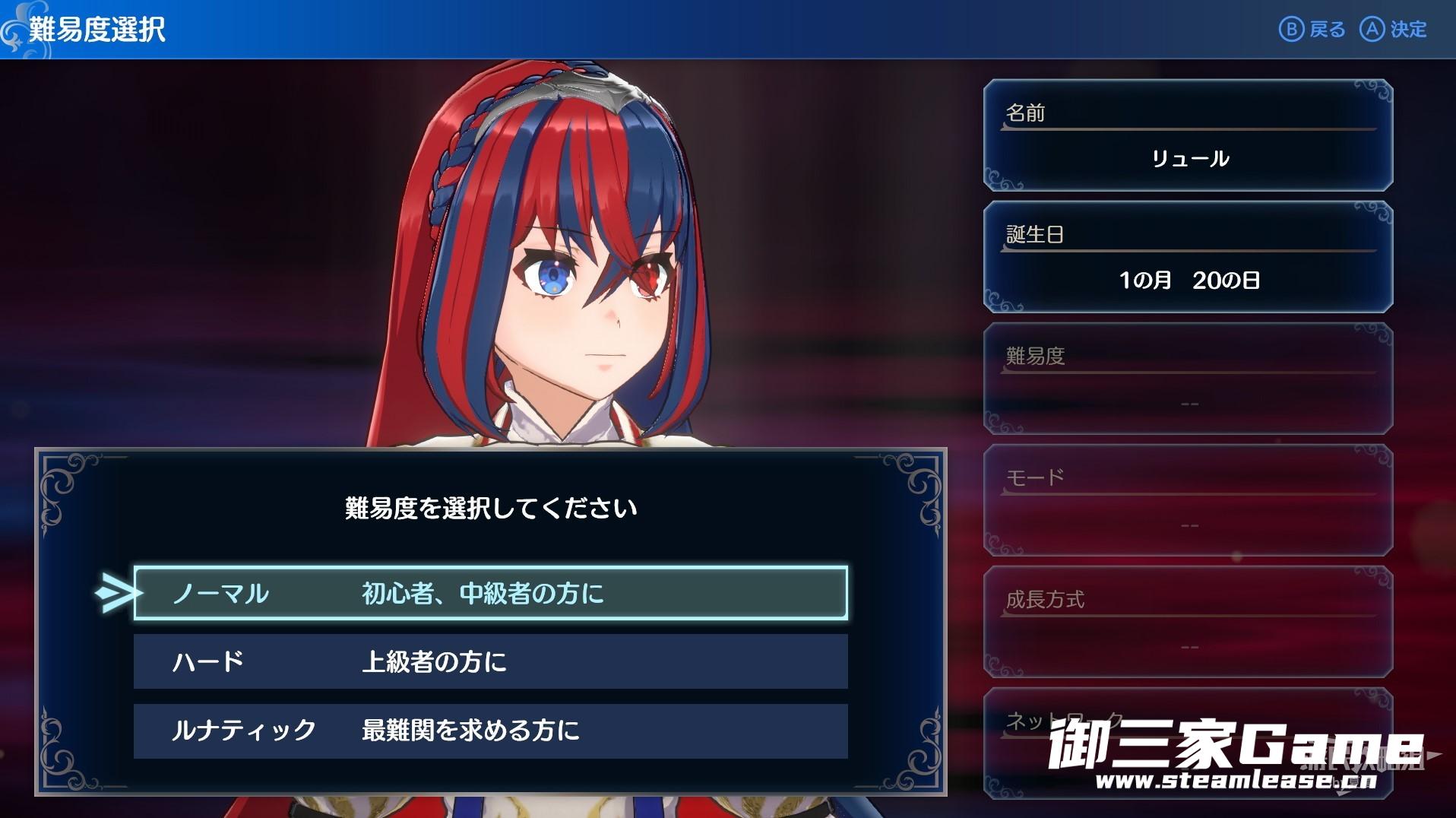Click the モード summary panel
The image size is (1456, 818).
coord(1188,500)
